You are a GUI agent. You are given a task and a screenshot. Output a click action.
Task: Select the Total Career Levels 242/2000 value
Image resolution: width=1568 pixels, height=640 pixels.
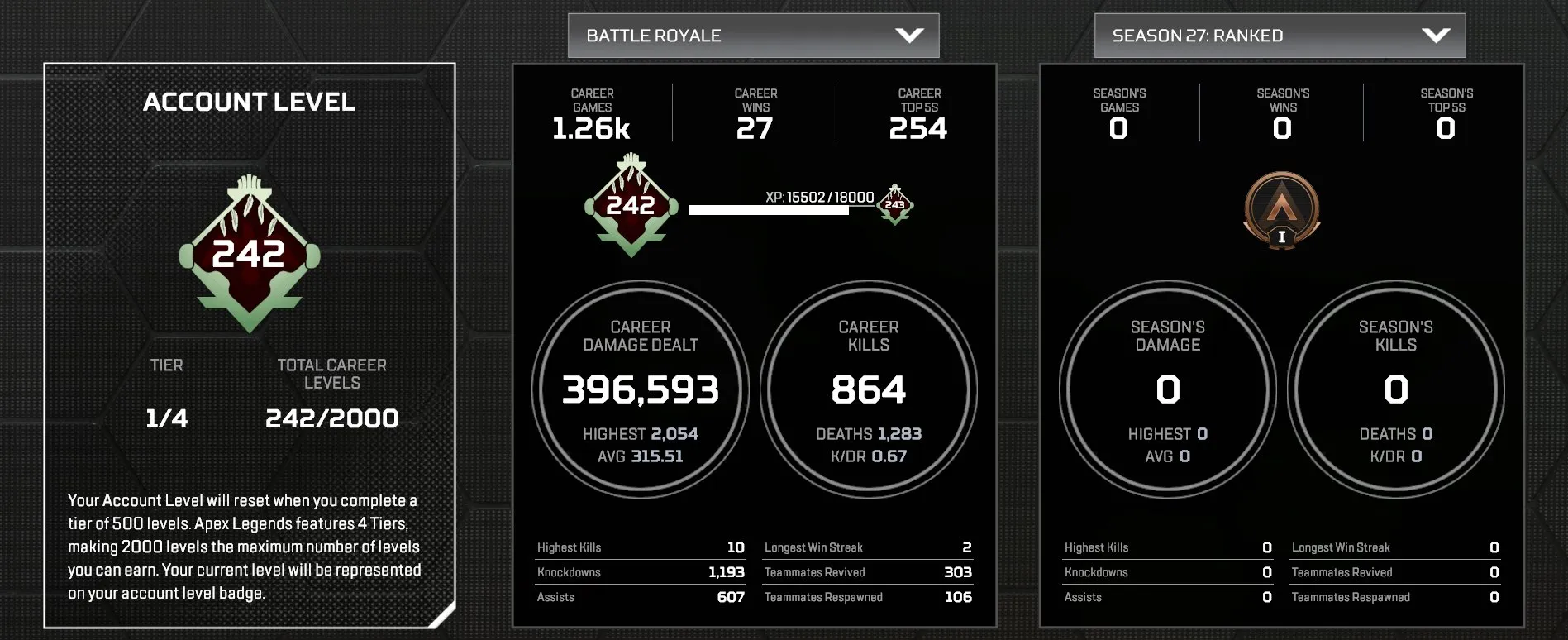click(x=332, y=418)
